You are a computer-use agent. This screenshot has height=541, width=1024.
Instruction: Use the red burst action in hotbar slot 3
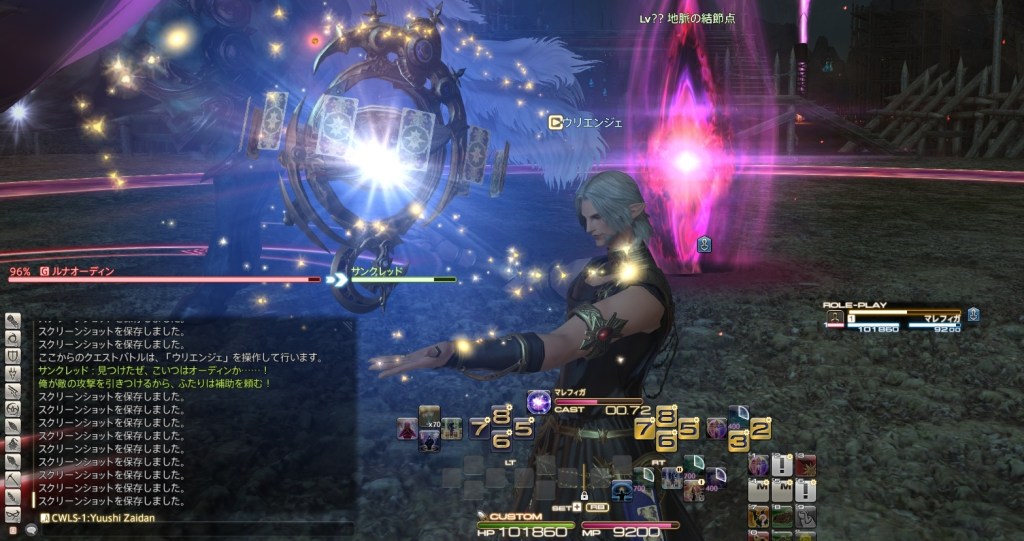point(806,465)
